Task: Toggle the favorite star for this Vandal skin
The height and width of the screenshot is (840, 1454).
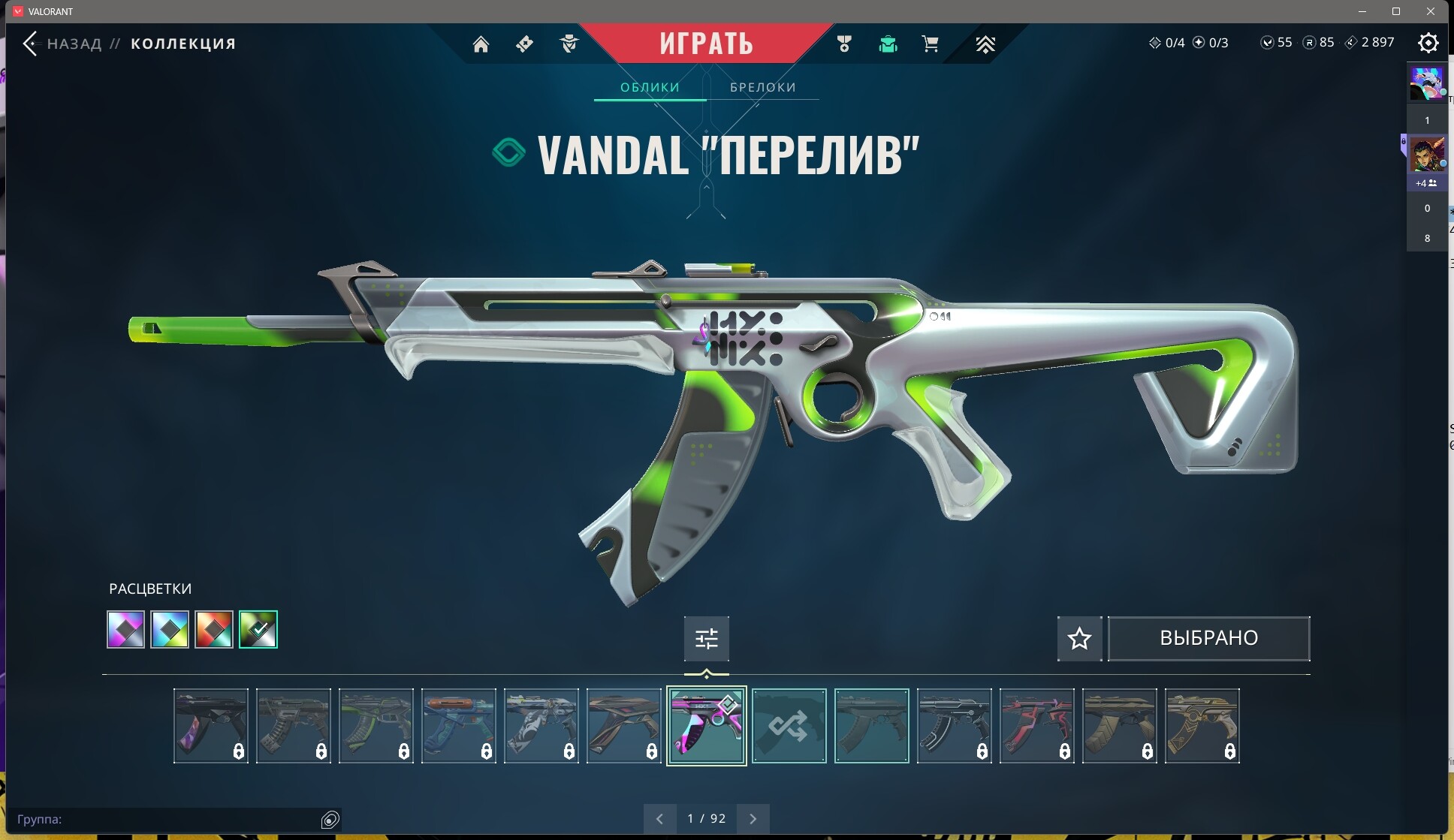Action: point(1079,638)
